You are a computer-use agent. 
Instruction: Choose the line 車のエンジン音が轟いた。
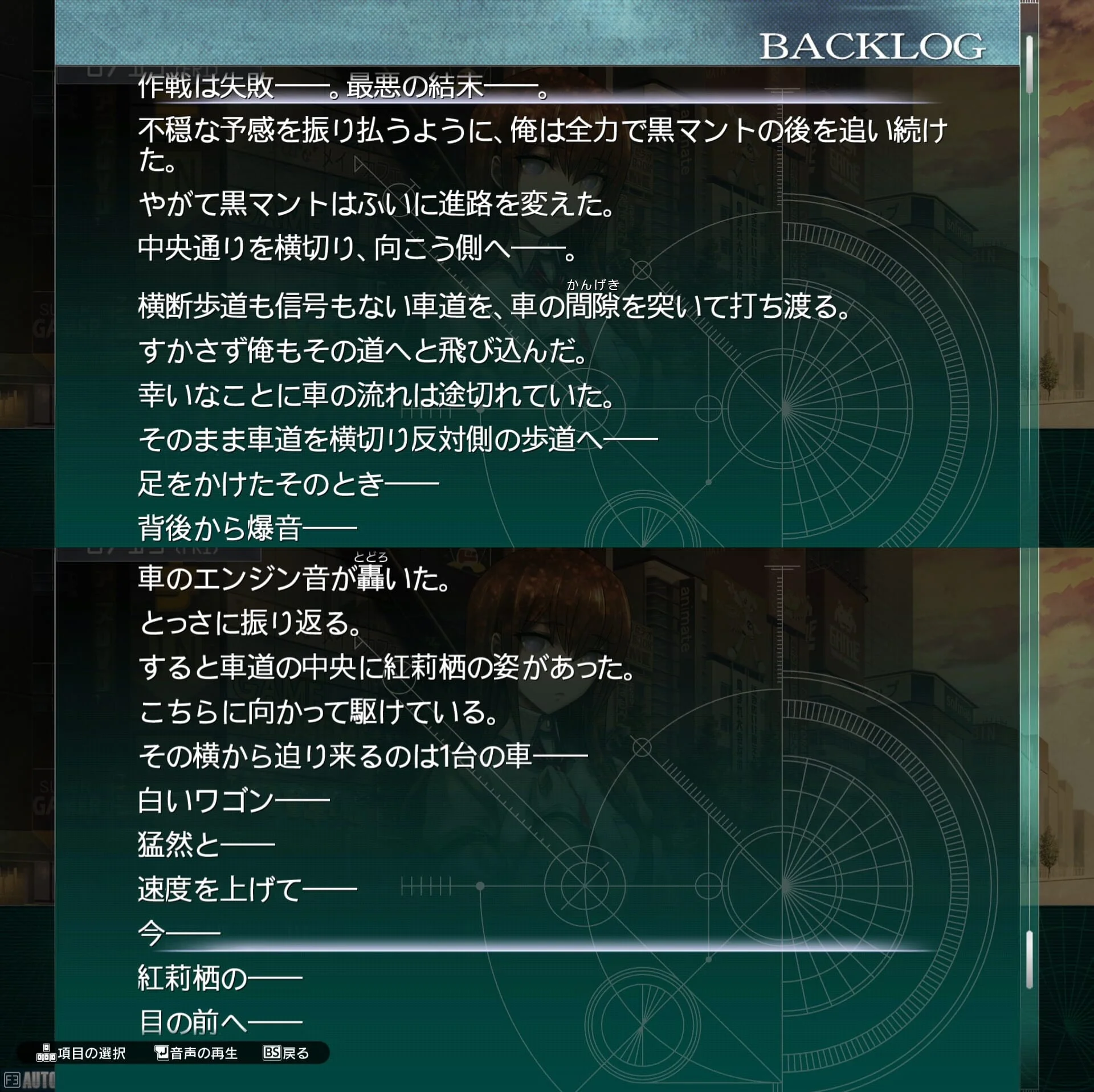click(294, 579)
